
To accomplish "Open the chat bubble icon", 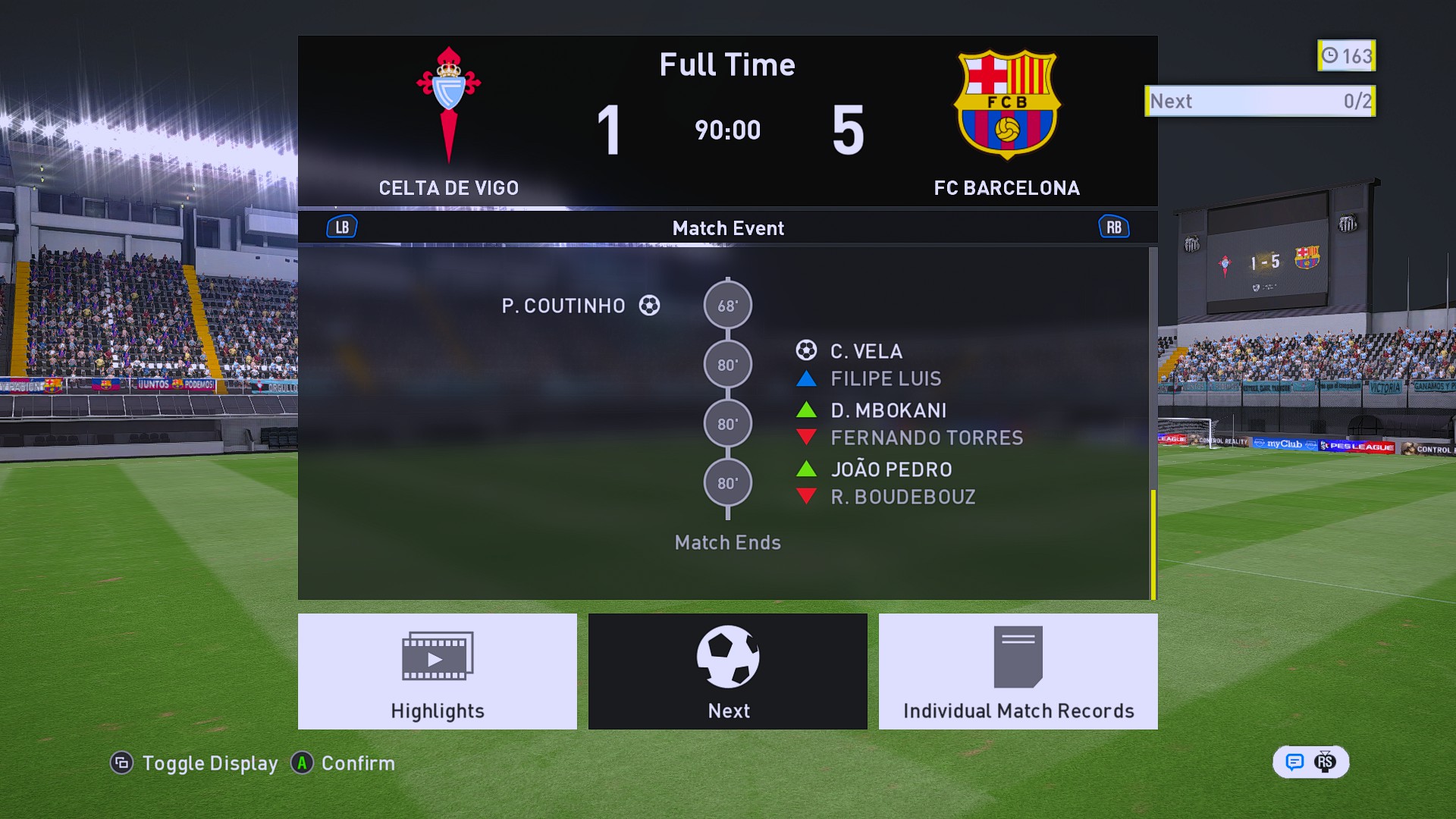I will 1294,762.
